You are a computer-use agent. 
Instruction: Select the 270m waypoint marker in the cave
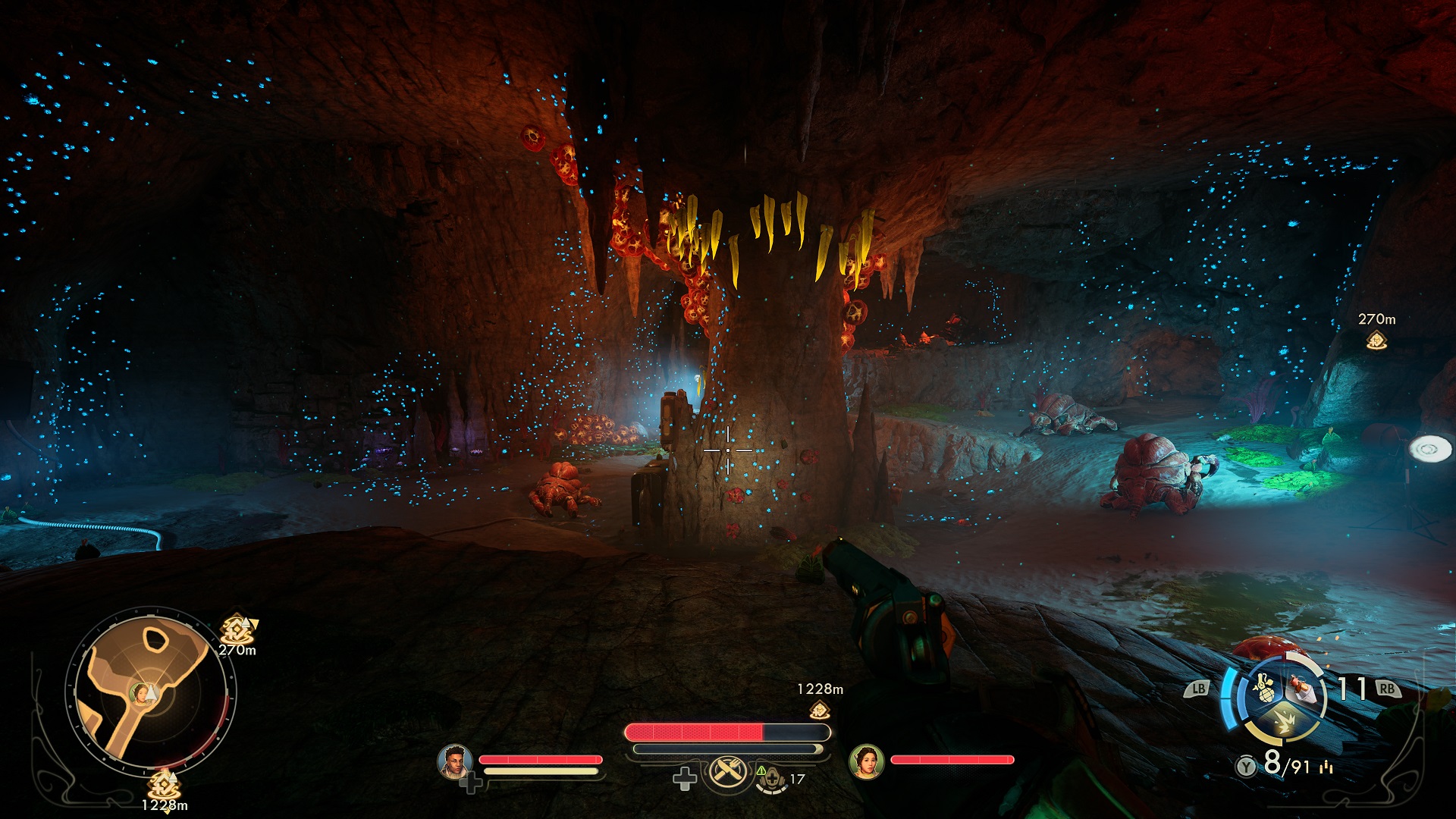(1376, 340)
